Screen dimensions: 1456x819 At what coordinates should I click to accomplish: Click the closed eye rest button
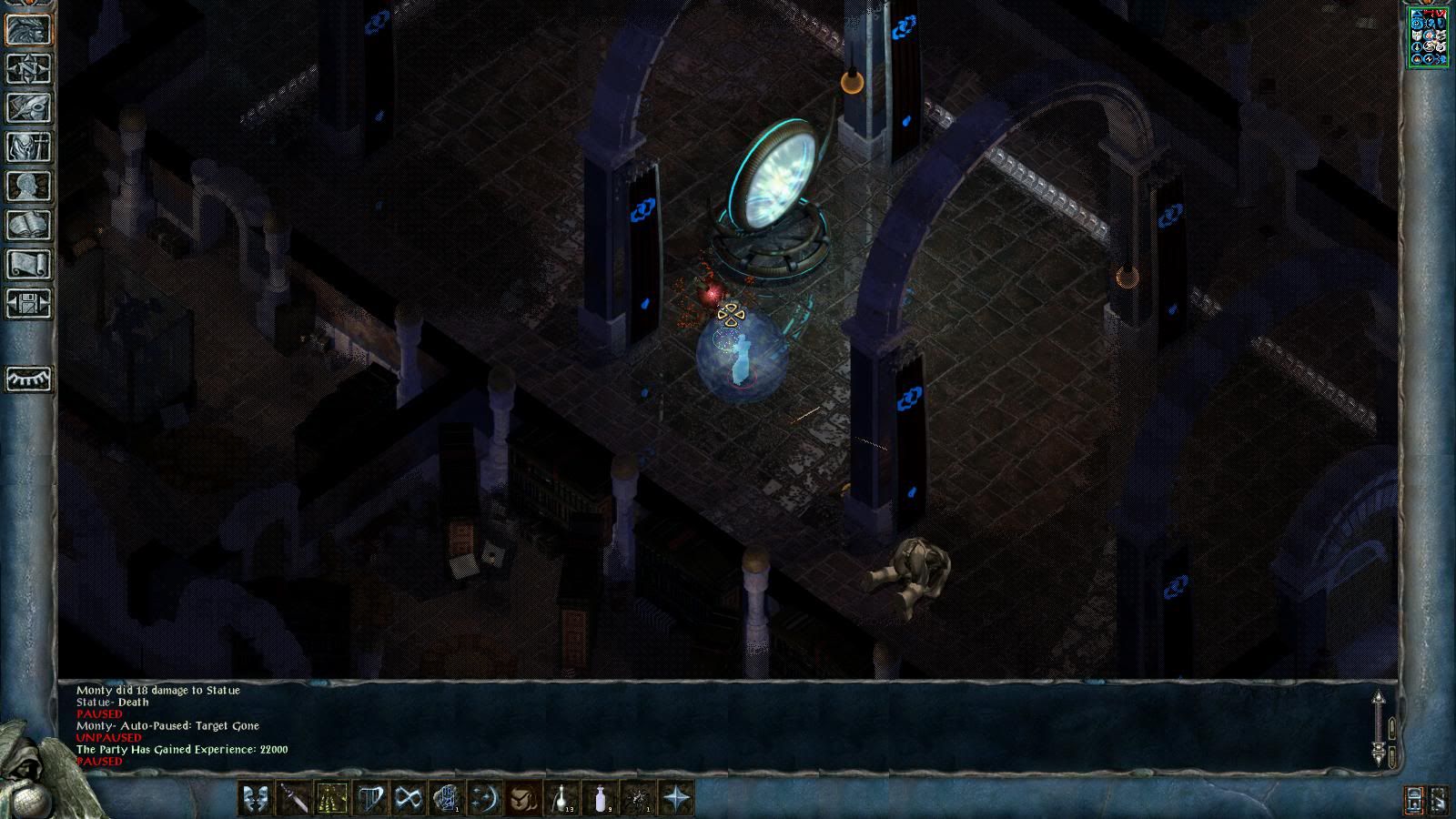coord(29,379)
